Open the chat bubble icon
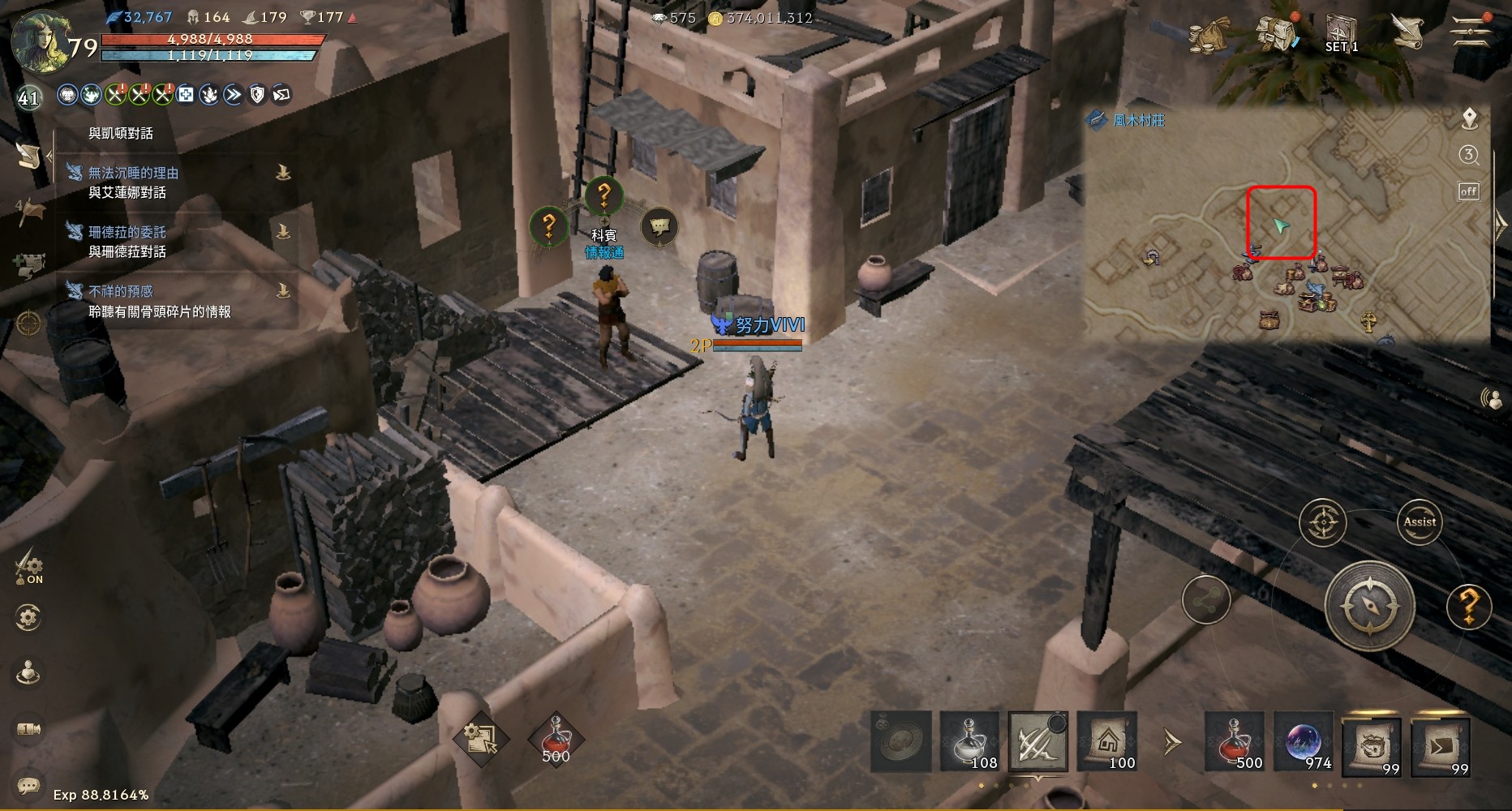Image resolution: width=1512 pixels, height=811 pixels. (29, 784)
